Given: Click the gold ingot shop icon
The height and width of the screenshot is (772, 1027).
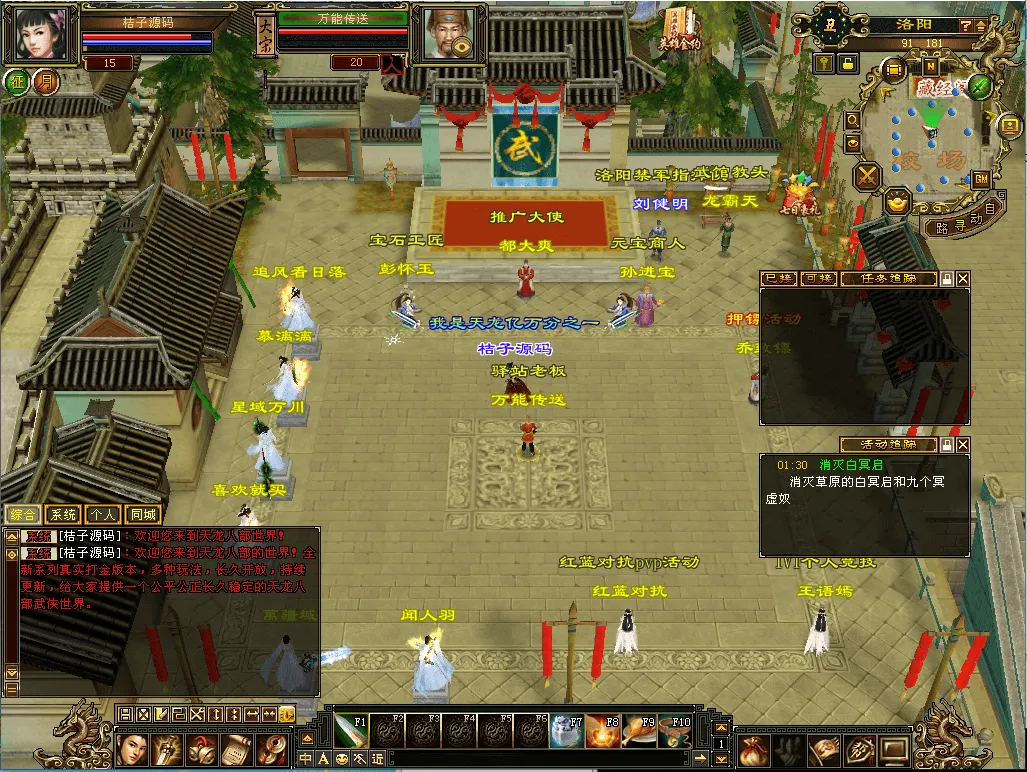Looking at the screenshot, I should tap(898, 203).
